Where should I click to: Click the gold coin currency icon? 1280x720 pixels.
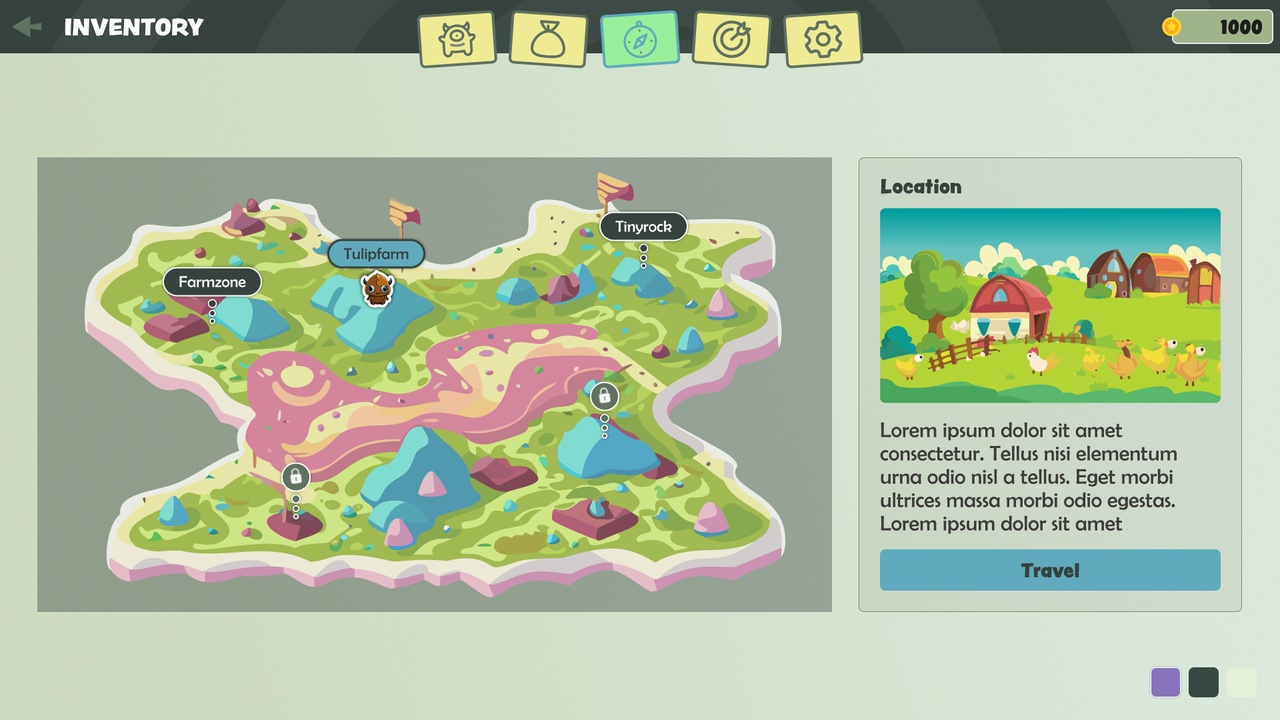click(1170, 27)
